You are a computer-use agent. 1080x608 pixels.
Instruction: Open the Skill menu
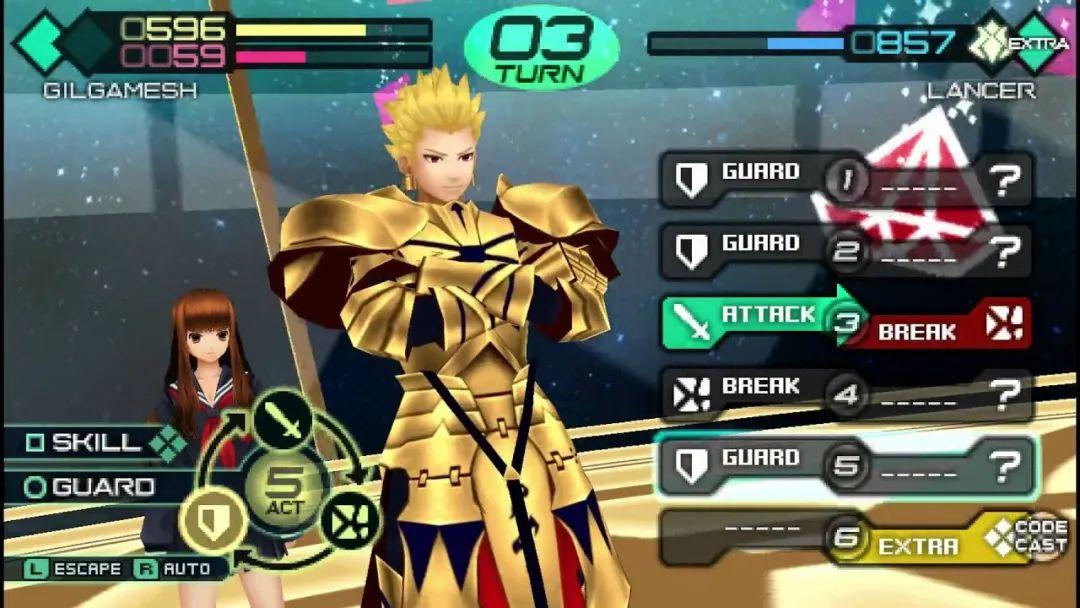point(85,442)
